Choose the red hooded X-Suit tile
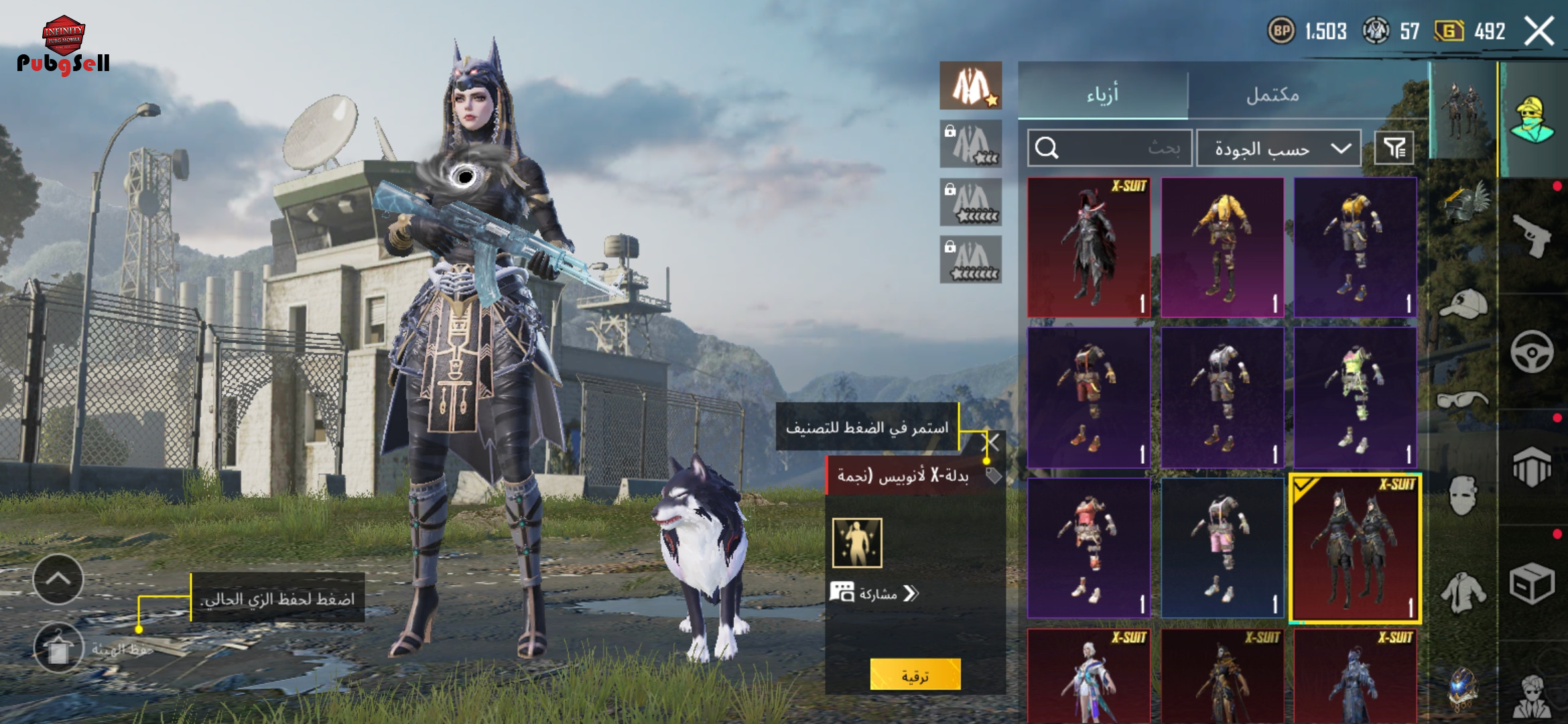The height and width of the screenshot is (724, 1568). point(1089,247)
